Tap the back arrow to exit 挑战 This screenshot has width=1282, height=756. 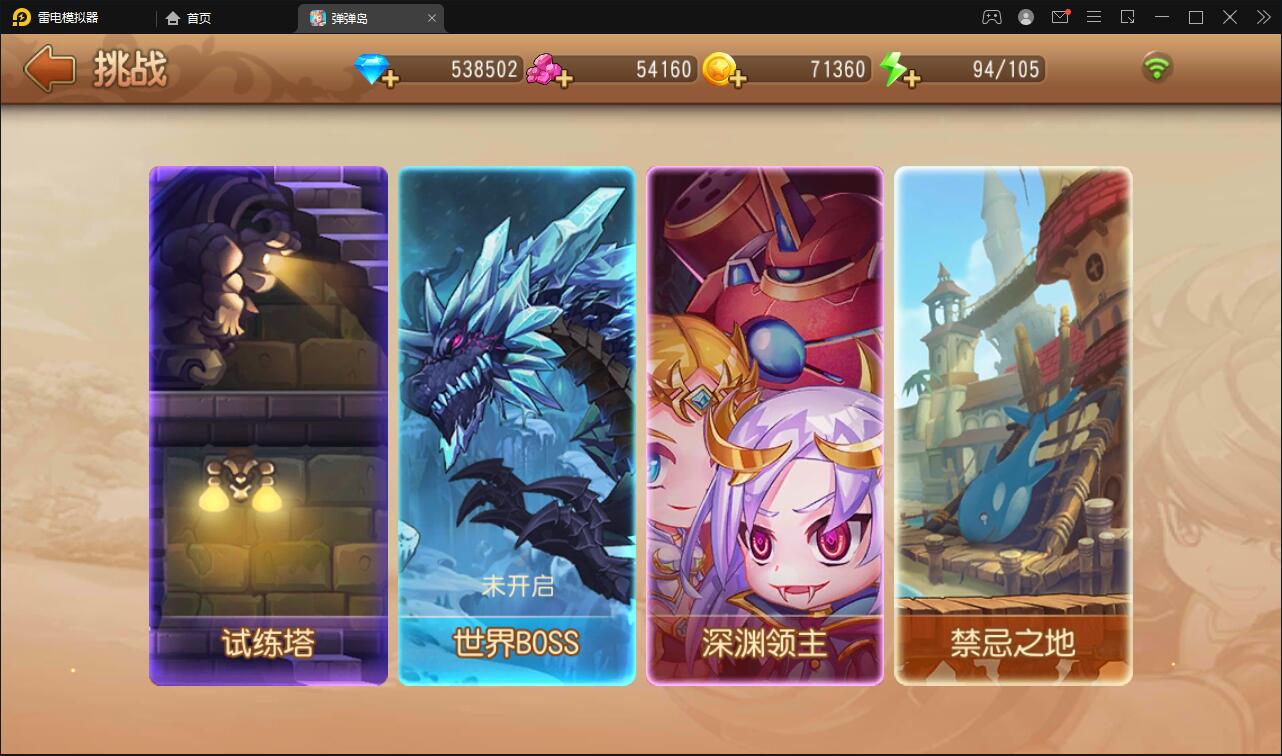click(48, 67)
